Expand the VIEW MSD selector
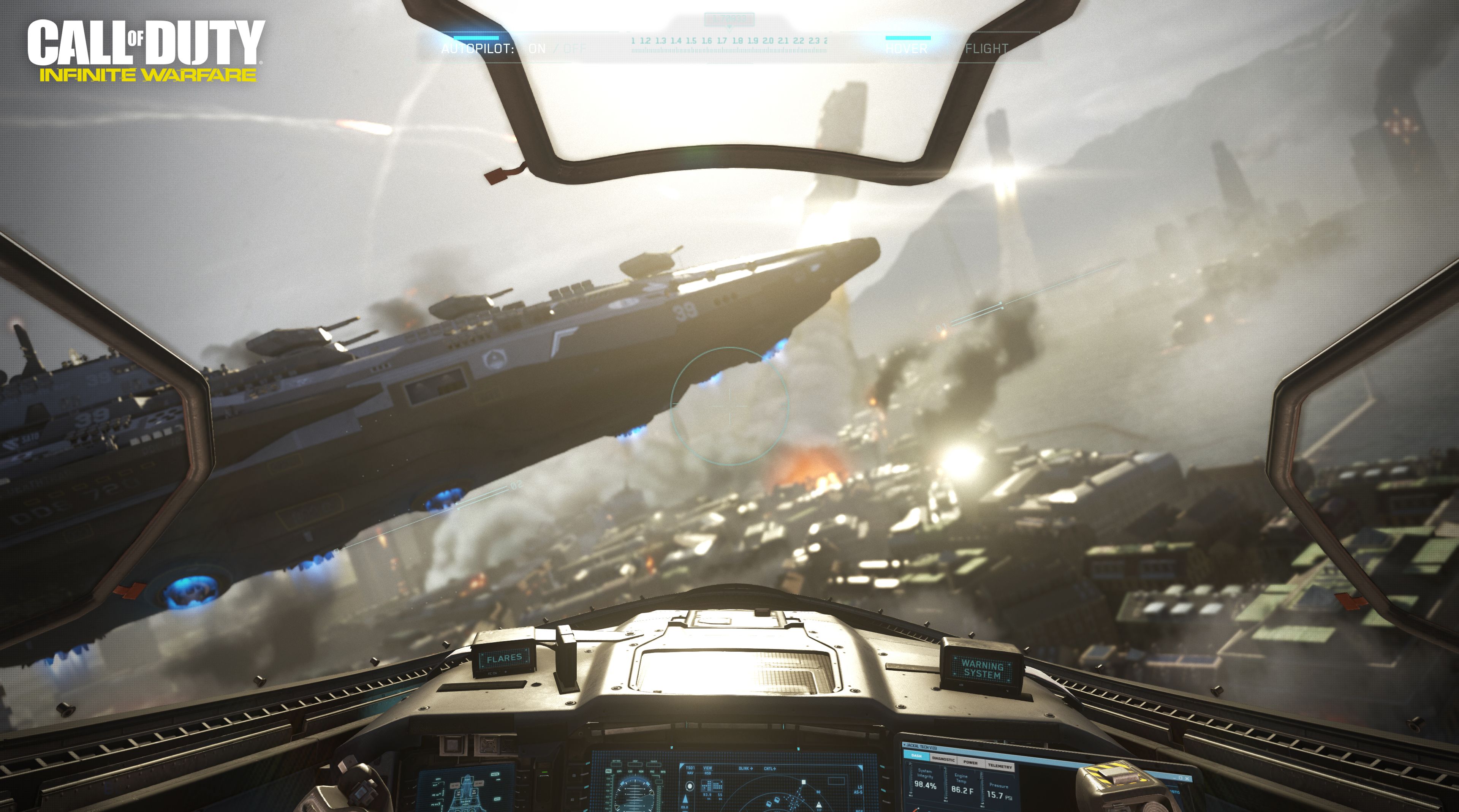Image resolution: width=1459 pixels, height=812 pixels. (709, 769)
